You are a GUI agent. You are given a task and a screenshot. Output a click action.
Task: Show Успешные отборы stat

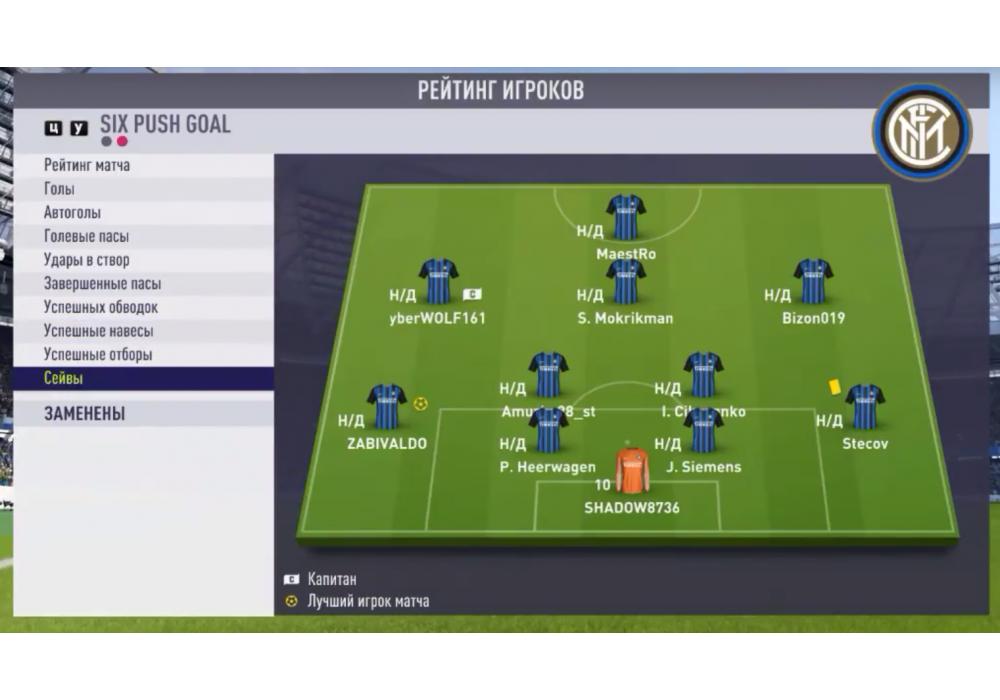pos(98,355)
